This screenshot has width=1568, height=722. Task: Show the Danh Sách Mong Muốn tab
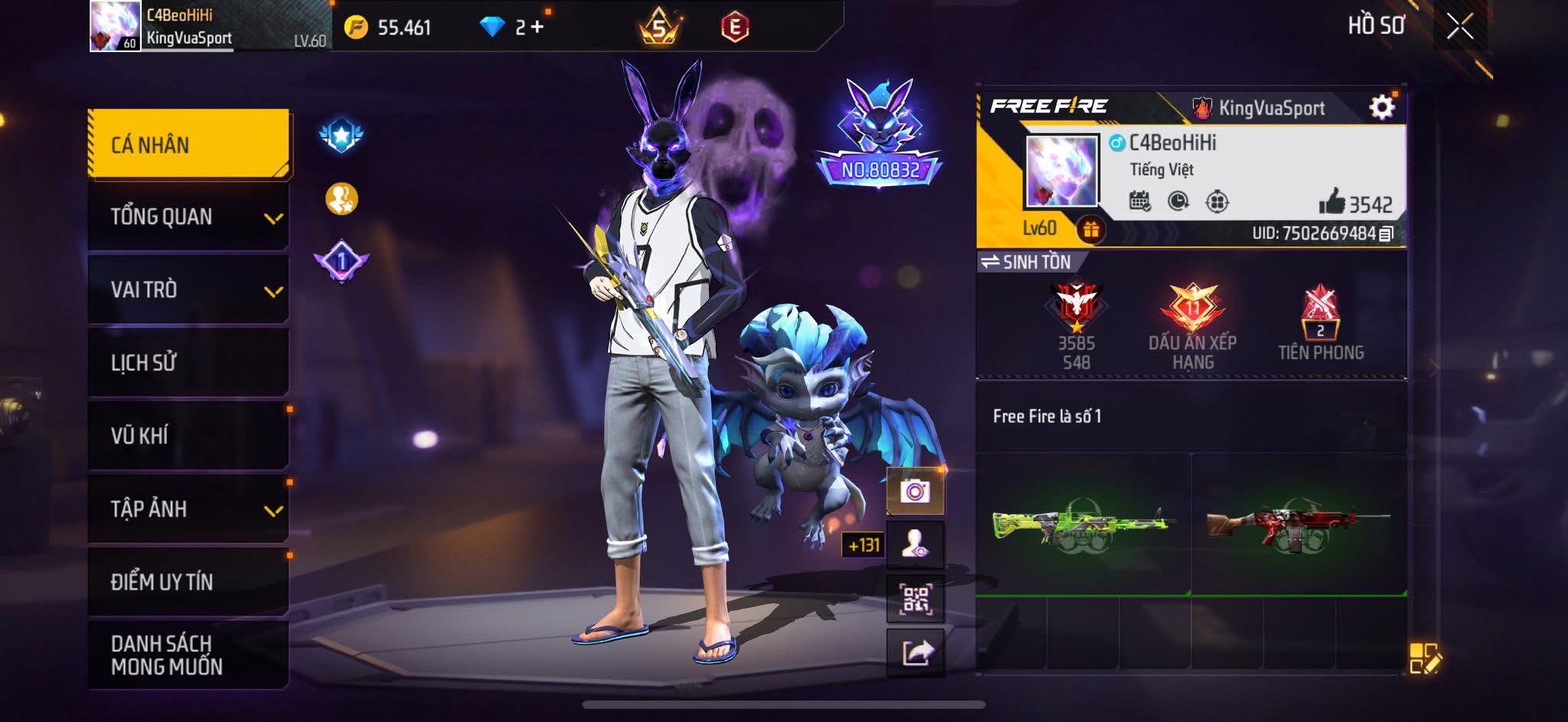(x=188, y=655)
